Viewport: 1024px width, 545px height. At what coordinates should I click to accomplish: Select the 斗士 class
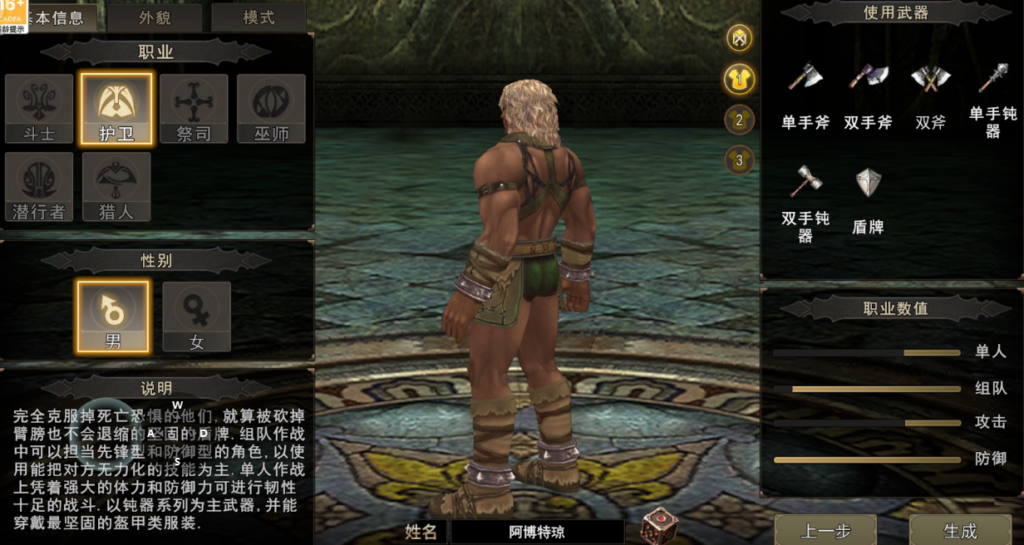(39, 108)
